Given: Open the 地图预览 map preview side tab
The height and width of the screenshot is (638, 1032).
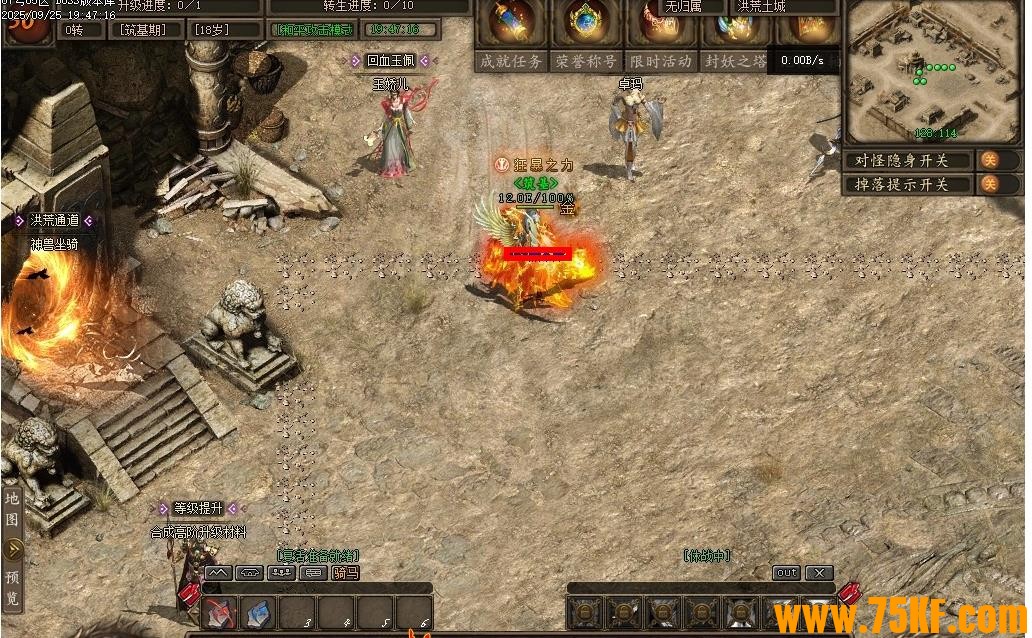Looking at the screenshot, I should [x=13, y=548].
